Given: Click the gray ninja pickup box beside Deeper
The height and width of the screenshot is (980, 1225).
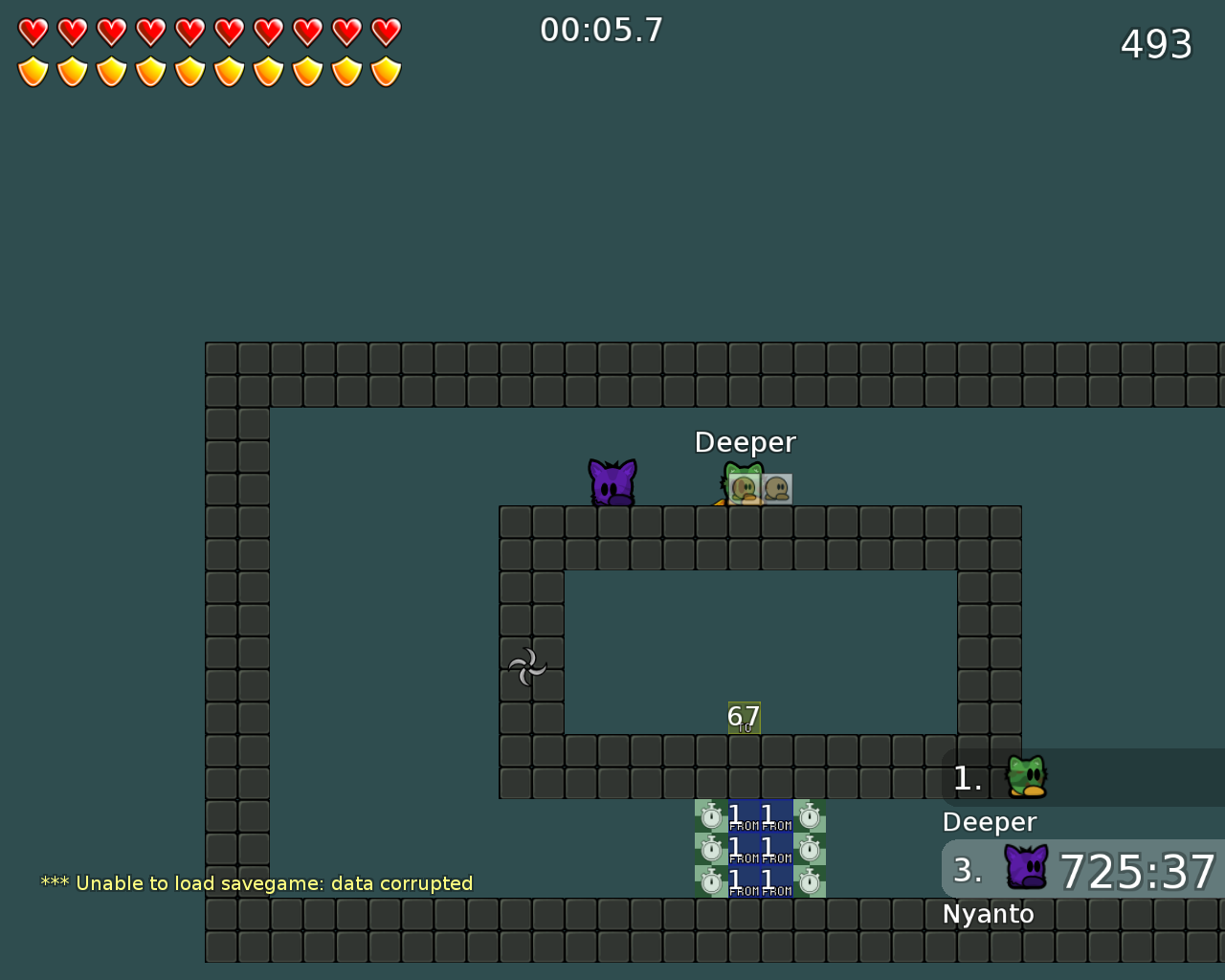Looking at the screenshot, I should click(777, 488).
